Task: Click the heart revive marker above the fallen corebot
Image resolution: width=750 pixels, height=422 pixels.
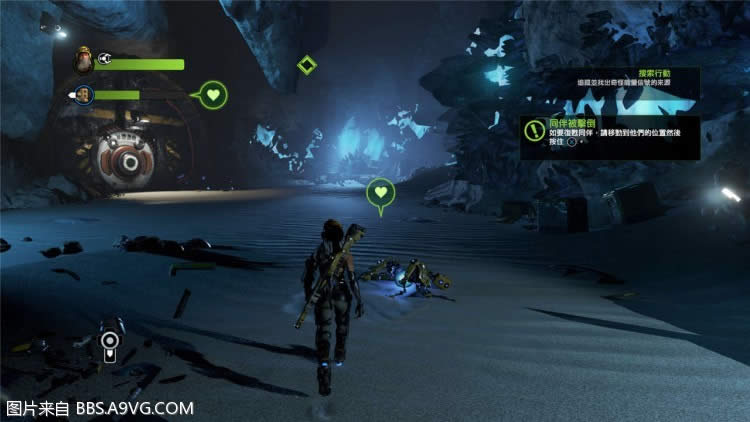Action: tap(380, 193)
